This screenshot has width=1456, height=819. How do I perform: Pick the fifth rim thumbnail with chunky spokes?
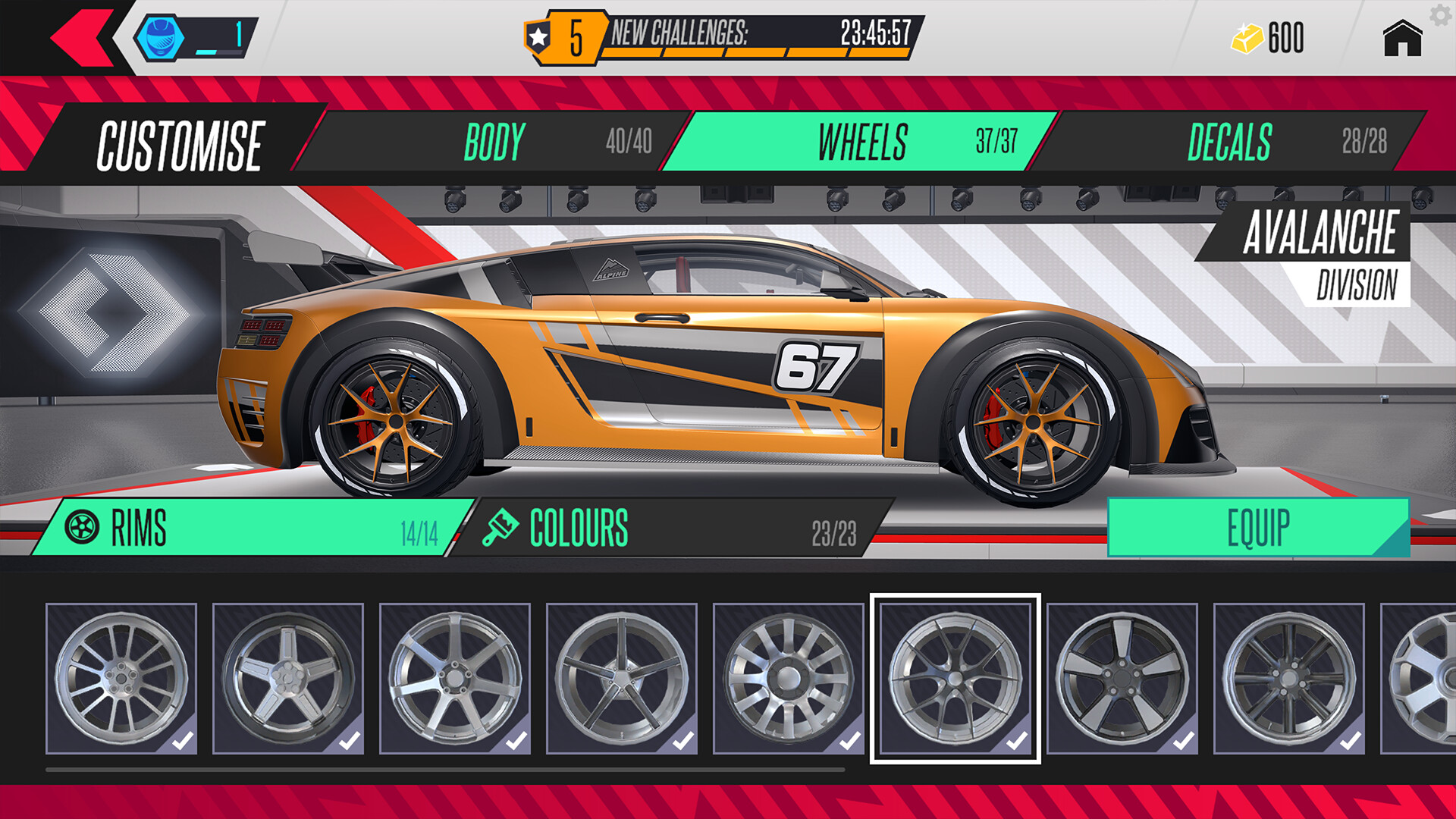(789, 678)
